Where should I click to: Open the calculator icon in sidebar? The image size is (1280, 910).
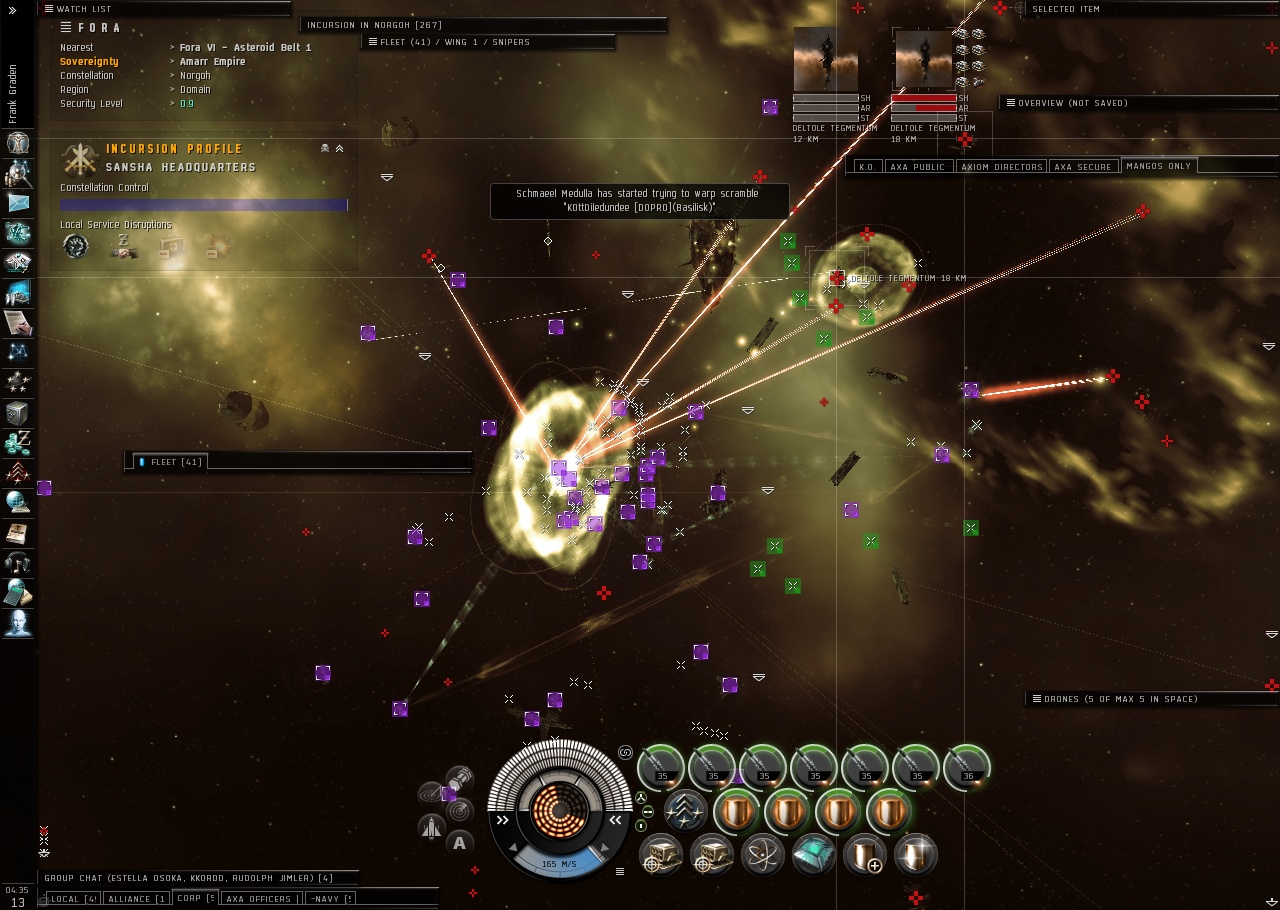(x=18, y=593)
